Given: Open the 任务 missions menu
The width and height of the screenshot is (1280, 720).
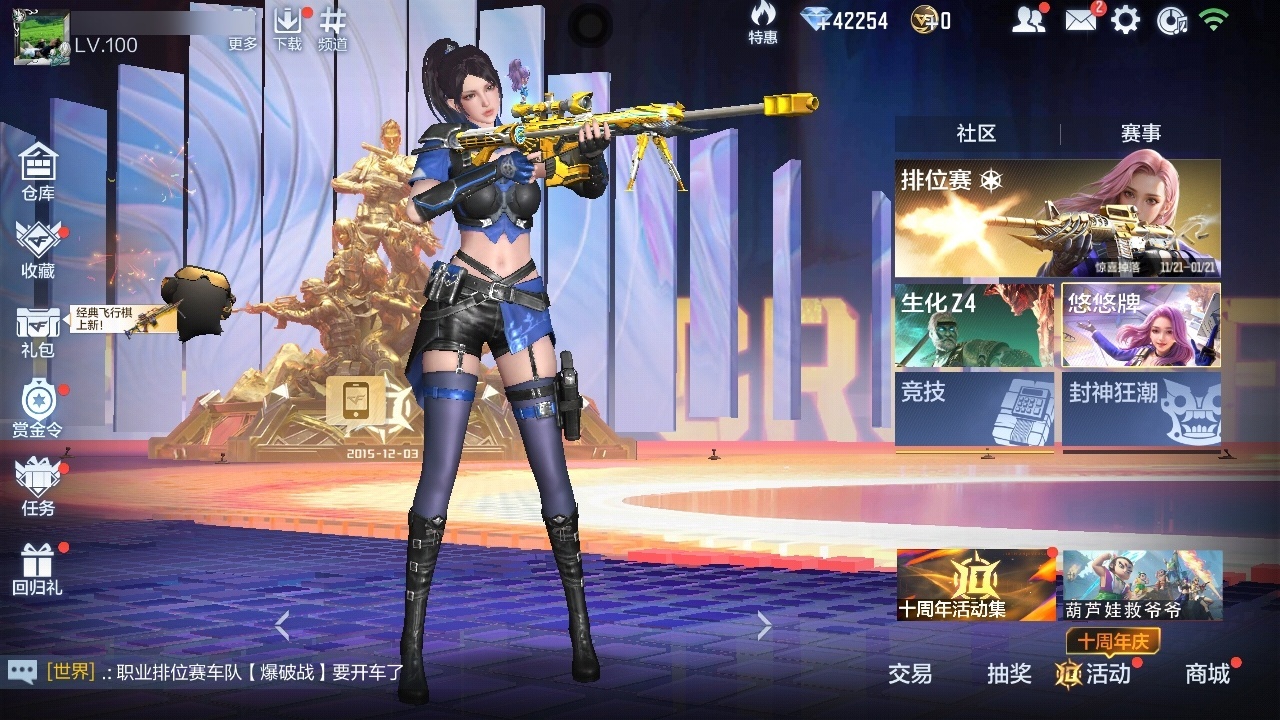Looking at the screenshot, I should 38,487.
